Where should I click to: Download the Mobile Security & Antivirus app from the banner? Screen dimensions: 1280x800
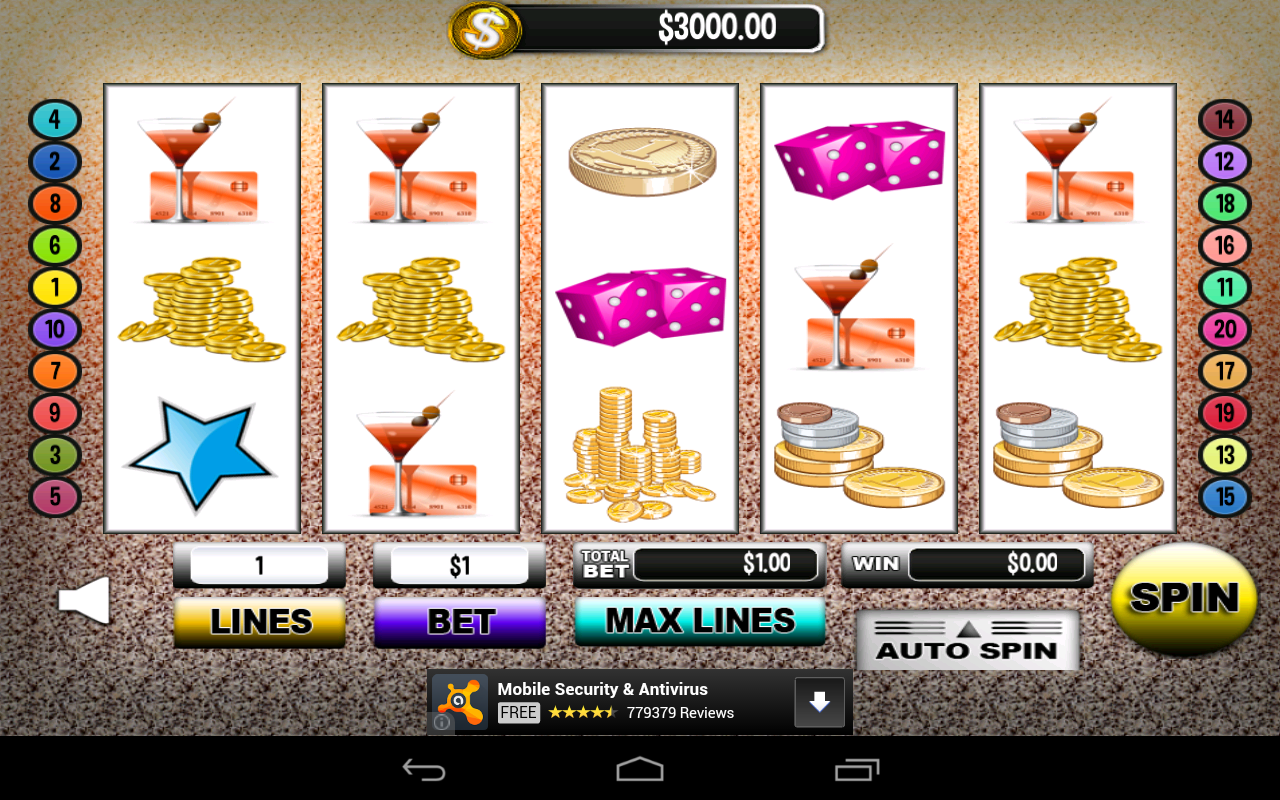coord(819,702)
